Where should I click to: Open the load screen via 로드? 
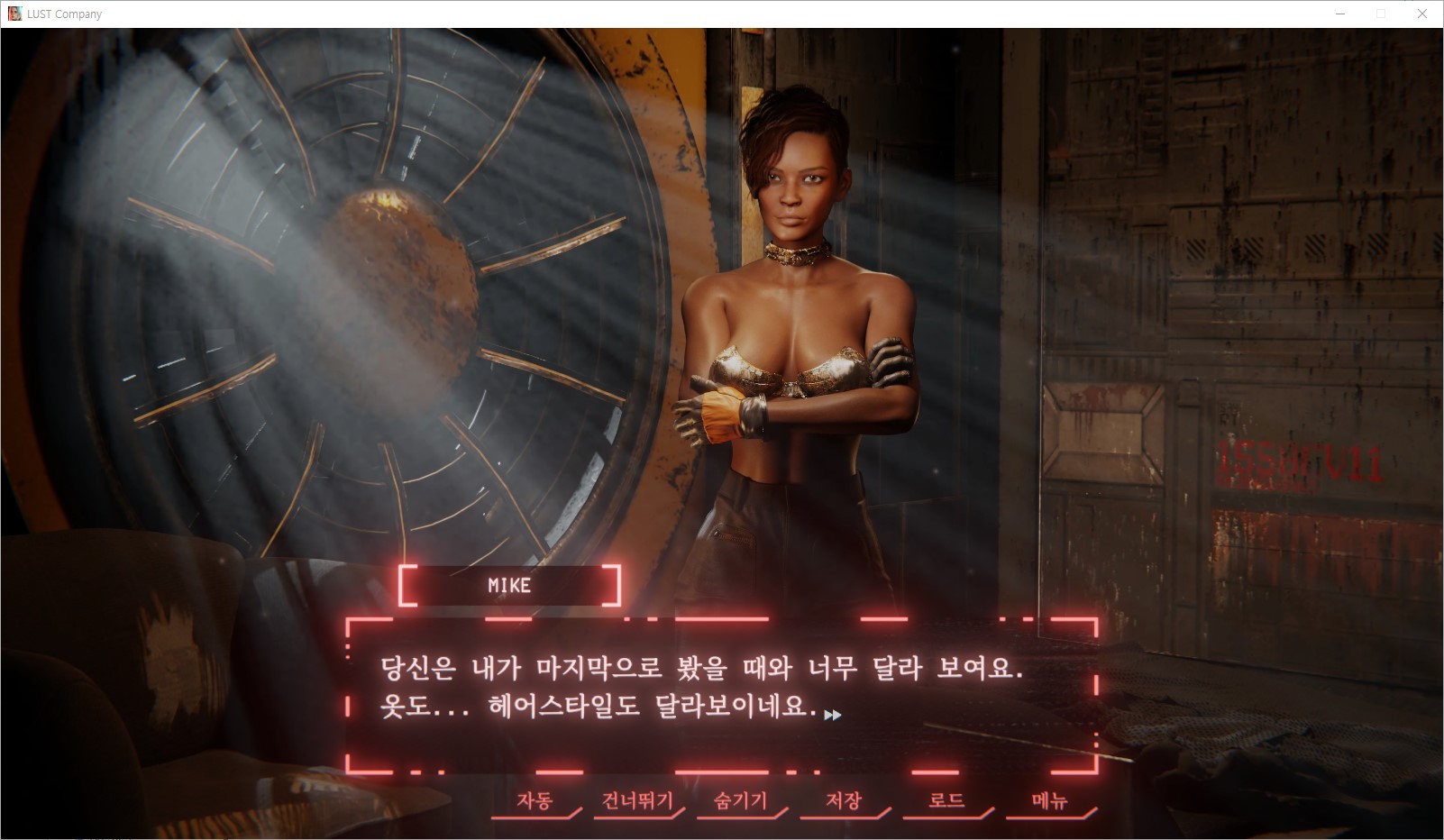click(946, 800)
